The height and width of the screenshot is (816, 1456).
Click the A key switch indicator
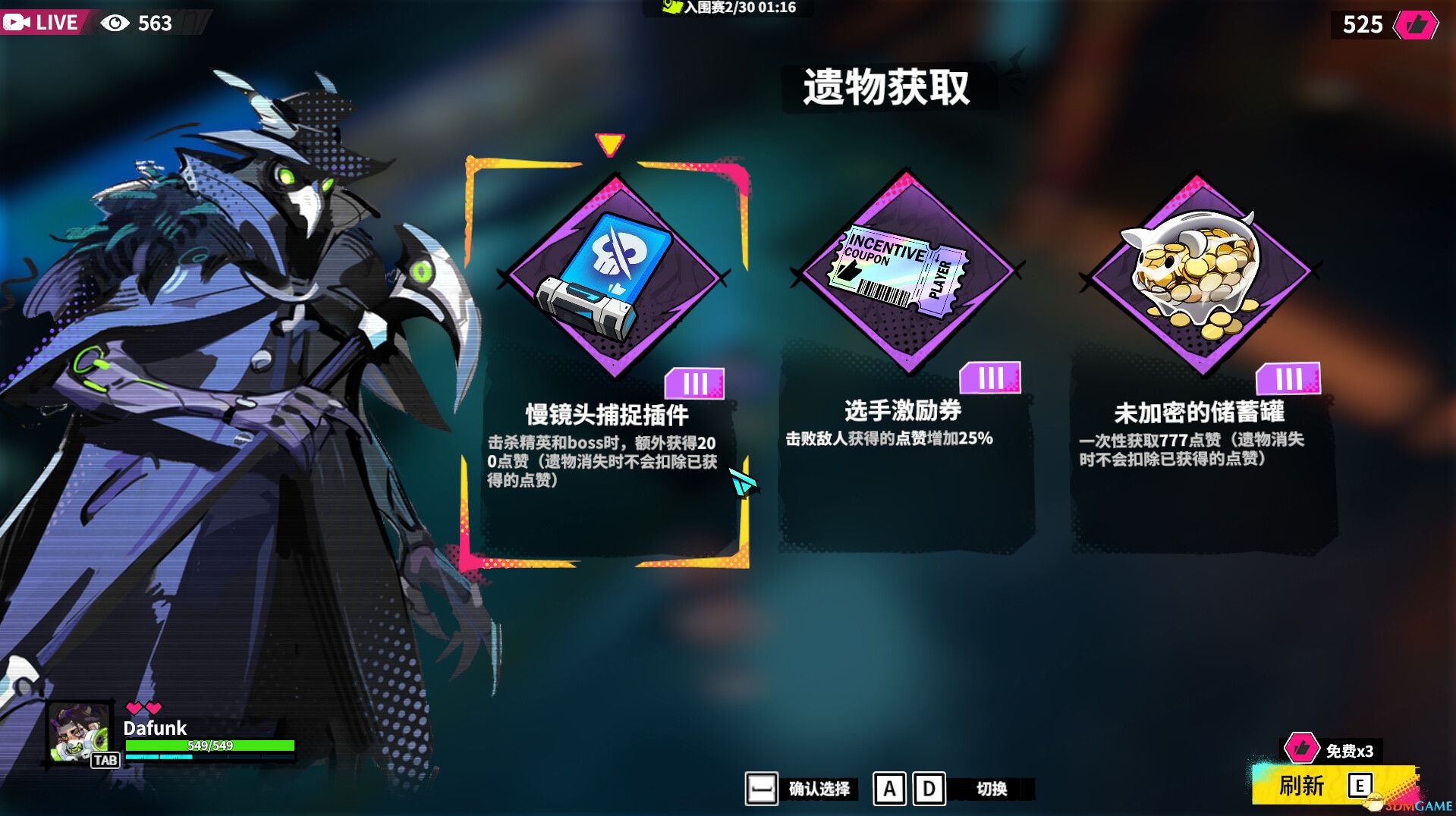click(x=890, y=790)
